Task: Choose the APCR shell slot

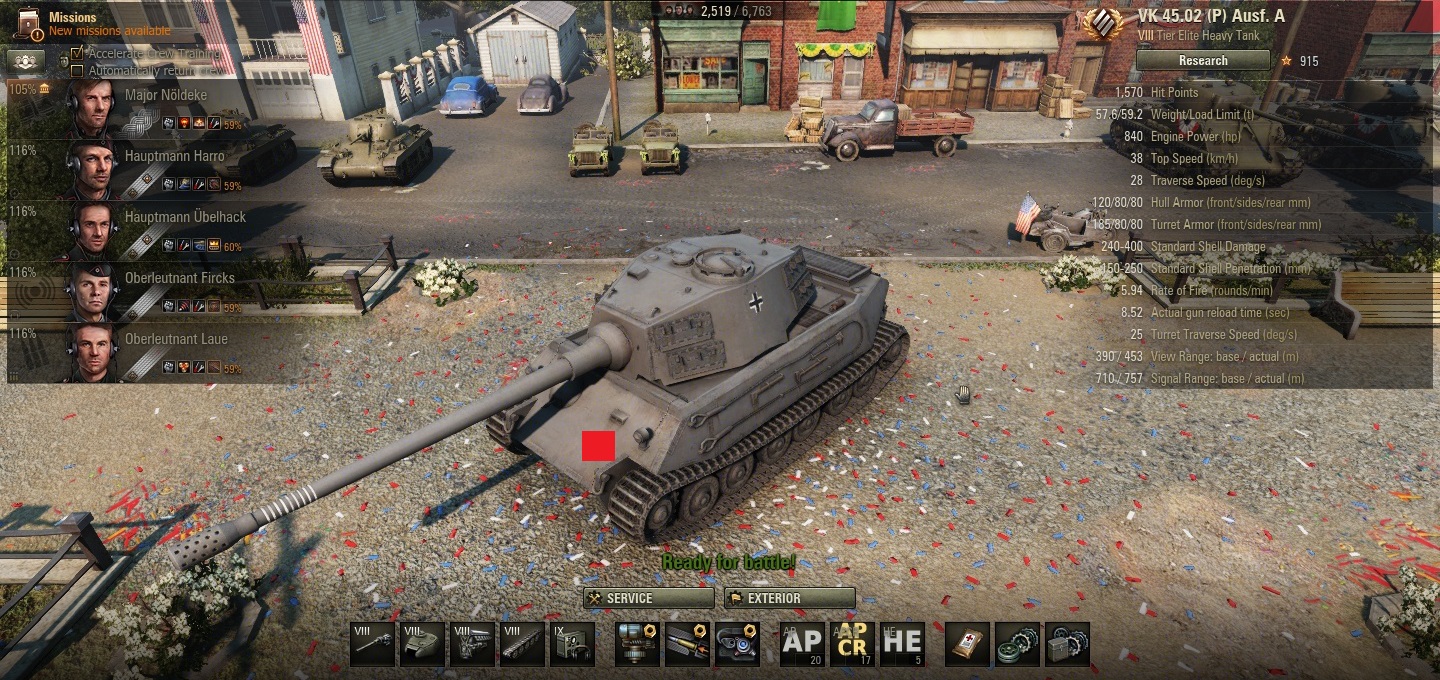Action: (x=852, y=644)
